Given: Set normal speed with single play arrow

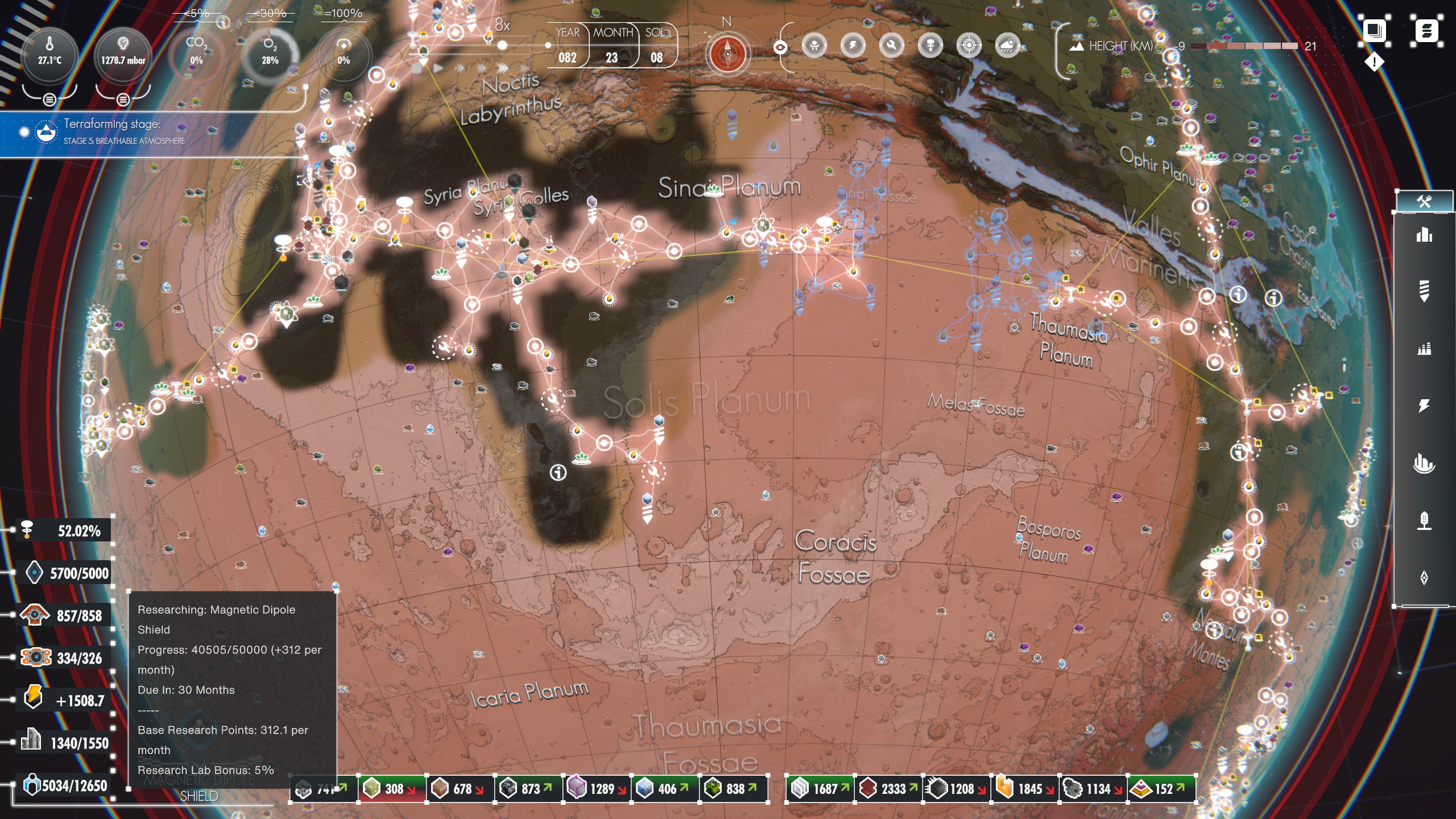Looking at the screenshot, I should pyautogui.click(x=438, y=68).
